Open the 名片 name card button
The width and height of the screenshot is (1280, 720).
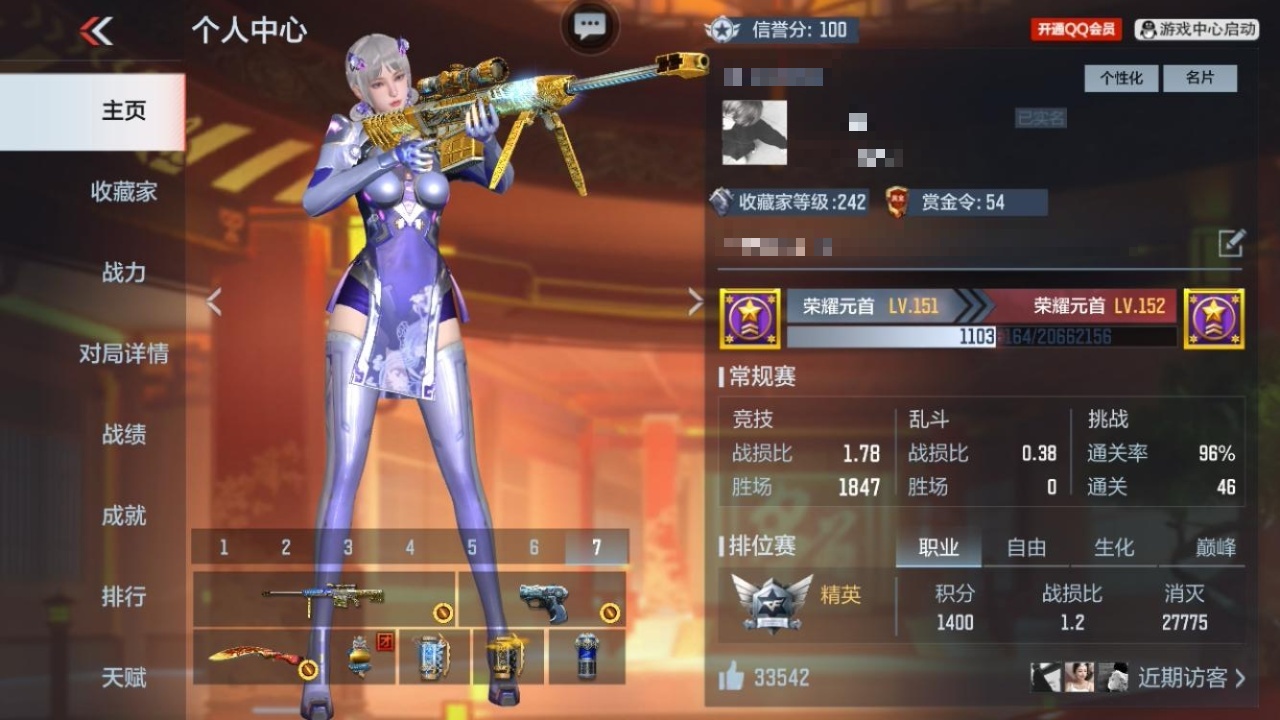click(1200, 78)
